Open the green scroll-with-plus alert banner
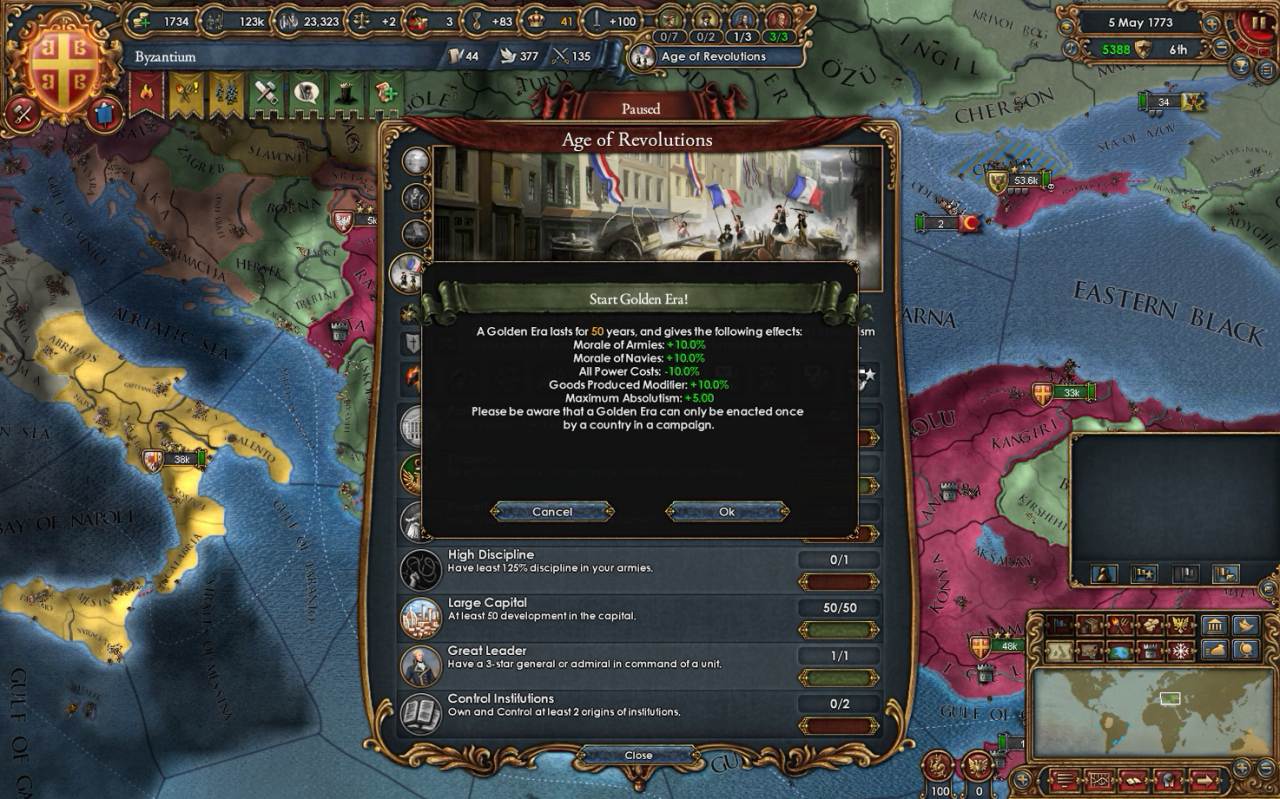The width and height of the screenshot is (1280, 799). [x=386, y=93]
